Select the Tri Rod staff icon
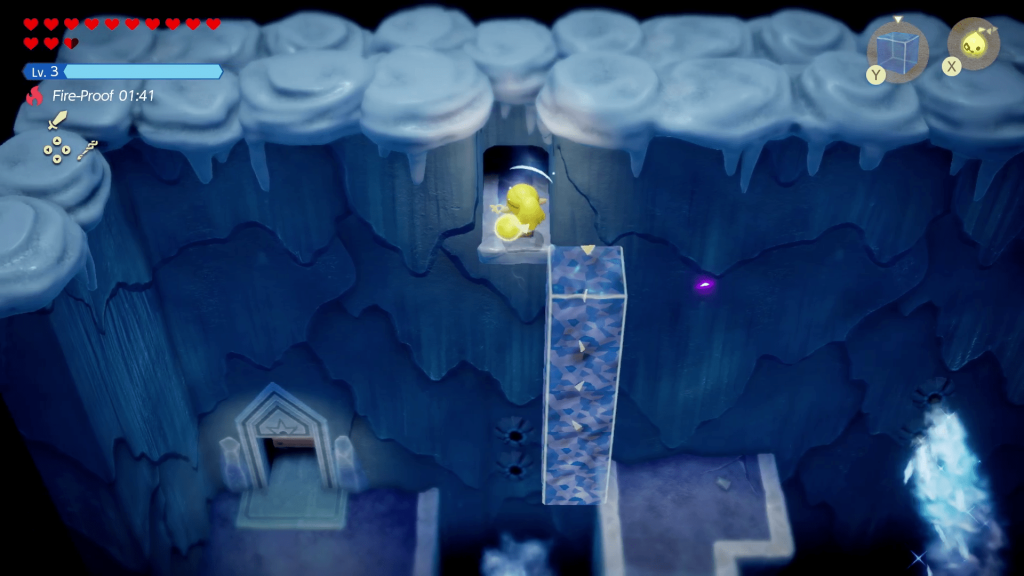 pos(88,150)
